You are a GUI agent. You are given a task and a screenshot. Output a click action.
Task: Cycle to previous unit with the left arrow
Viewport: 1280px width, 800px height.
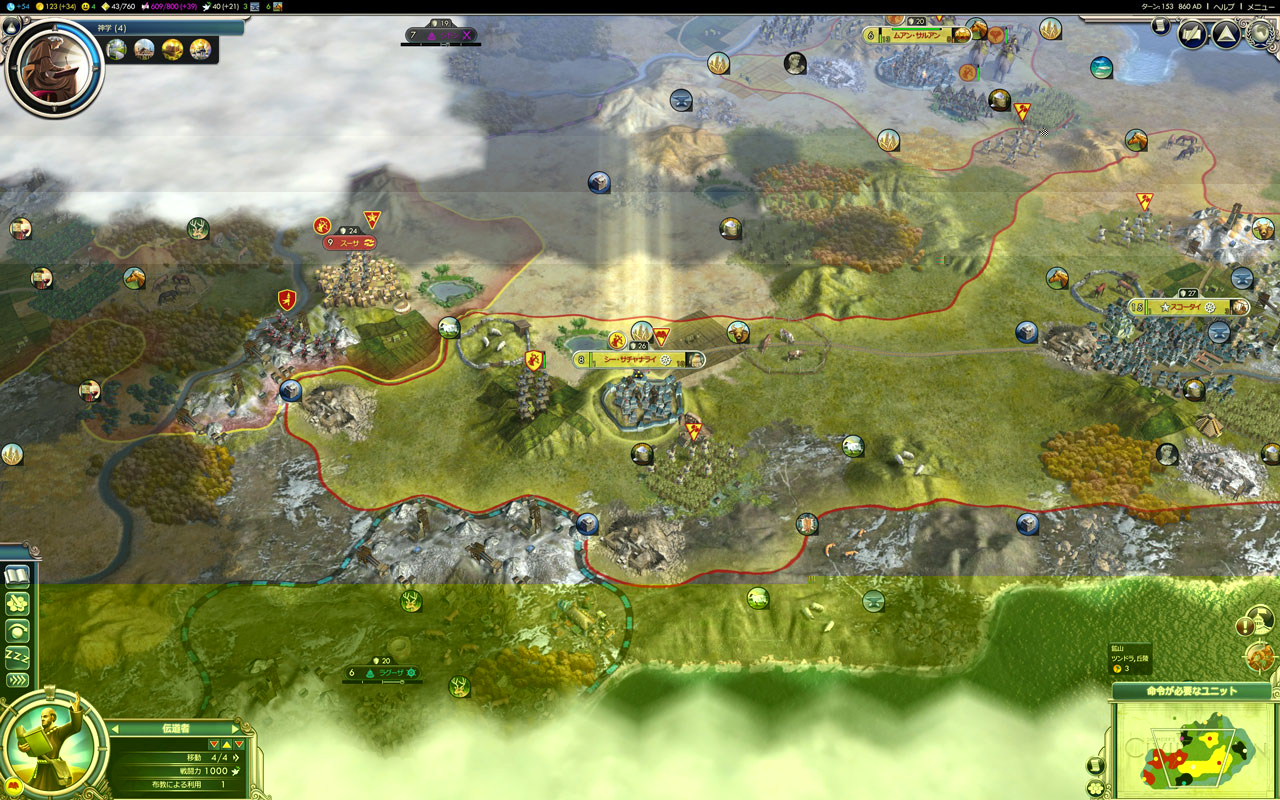(115, 728)
